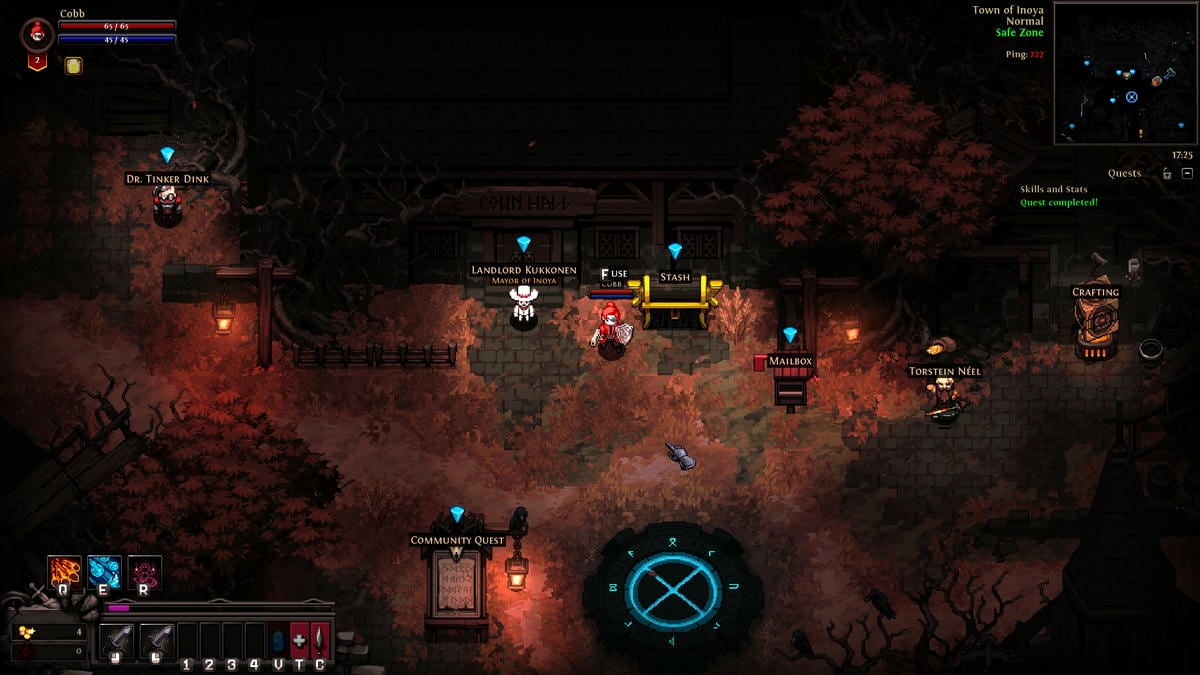
Task: Click the yellow buff icon under the mana bar
Action: 73,66
